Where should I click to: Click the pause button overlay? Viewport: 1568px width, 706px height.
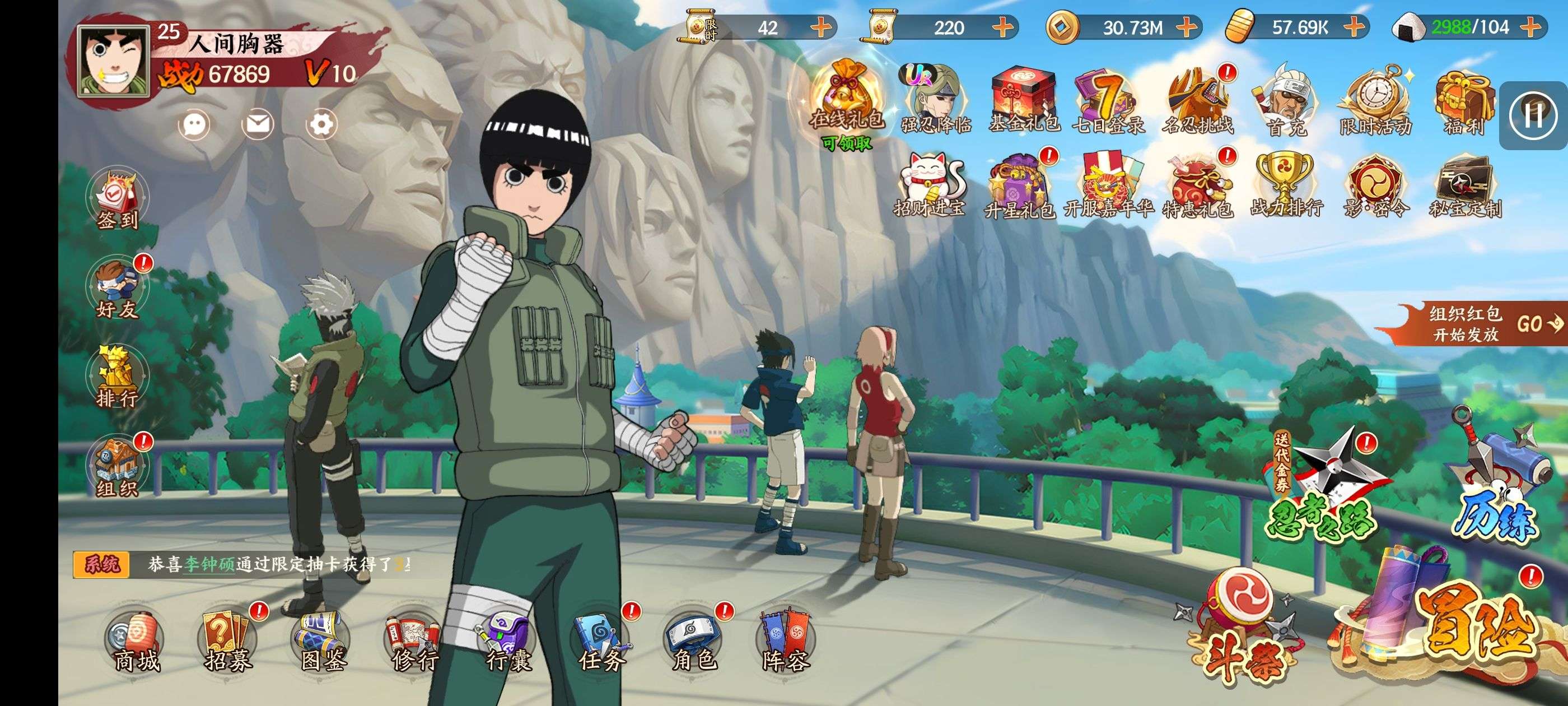1533,115
